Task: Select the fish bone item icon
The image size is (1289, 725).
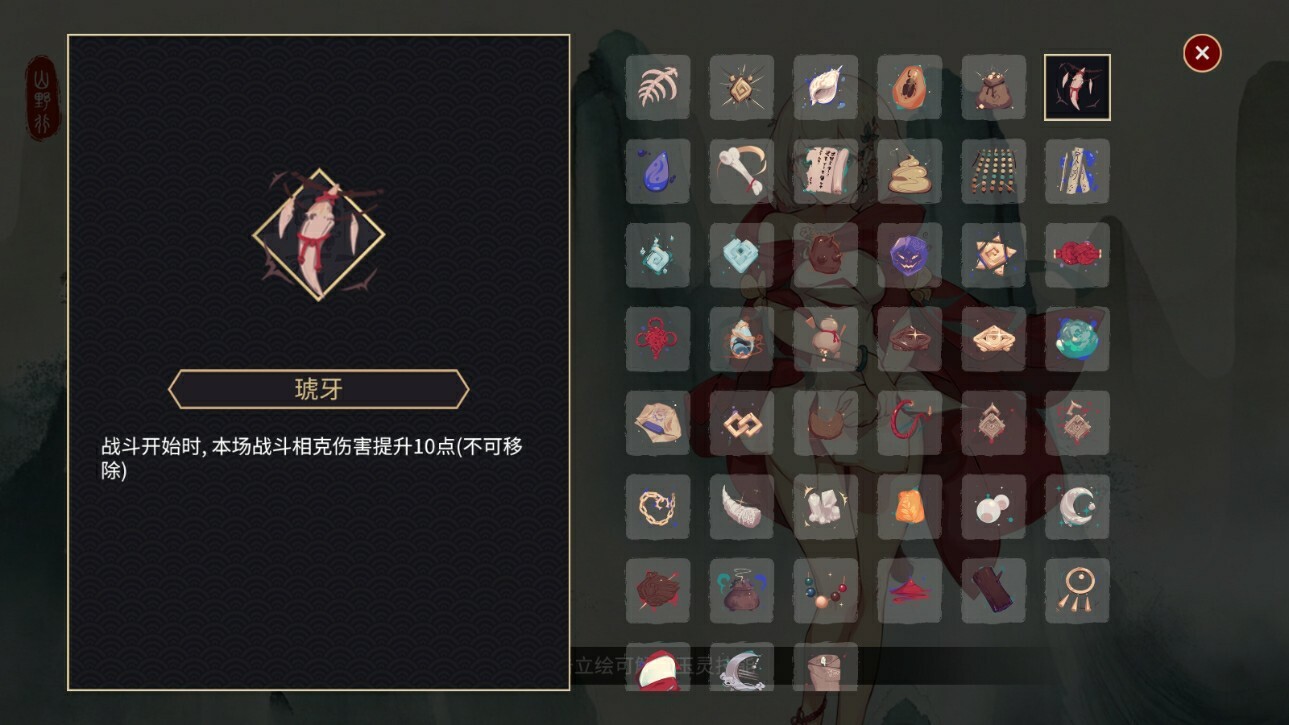Action: pos(658,87)
